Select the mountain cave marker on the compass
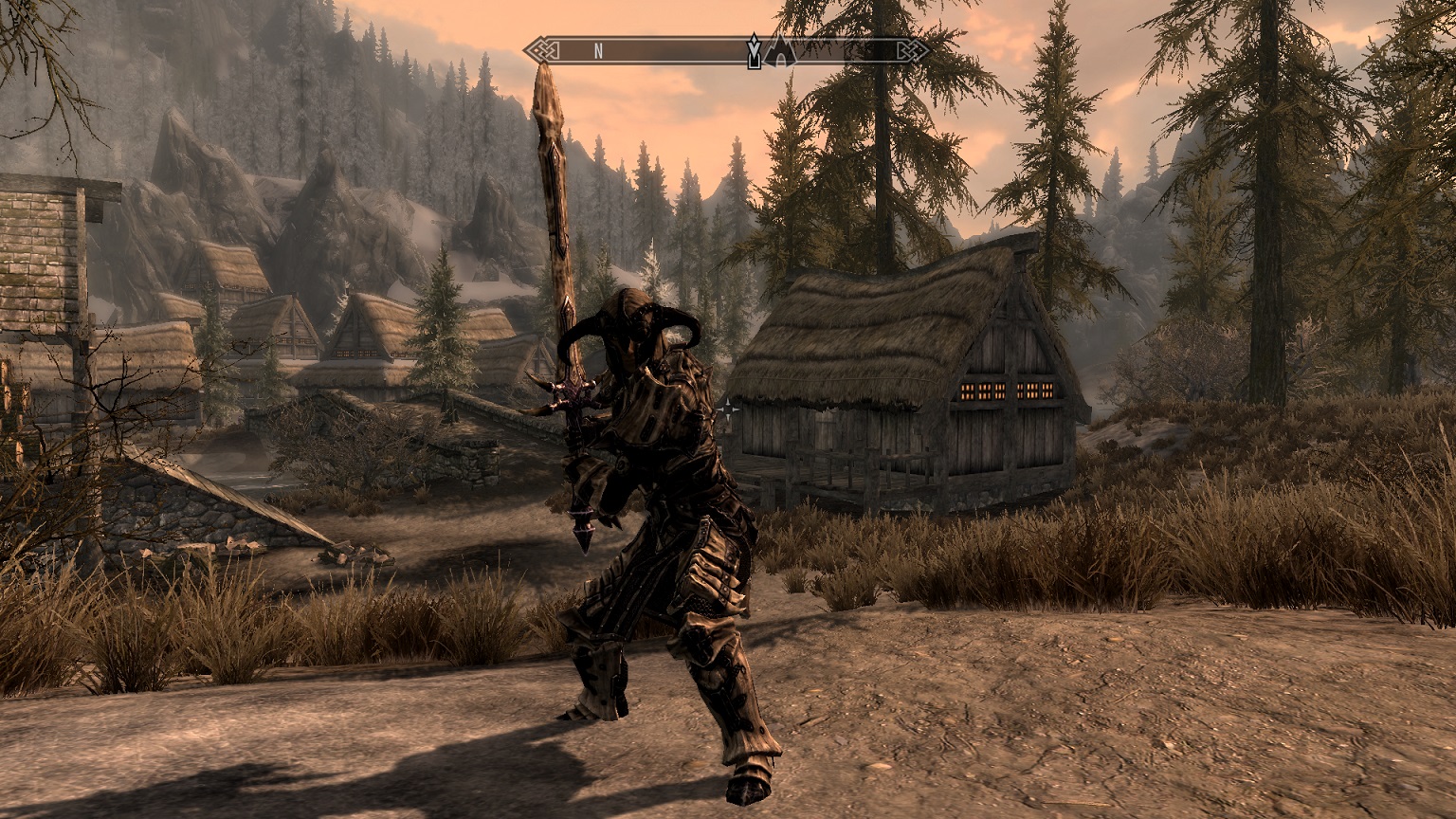 pyautogui.click(x=780, y=51)
